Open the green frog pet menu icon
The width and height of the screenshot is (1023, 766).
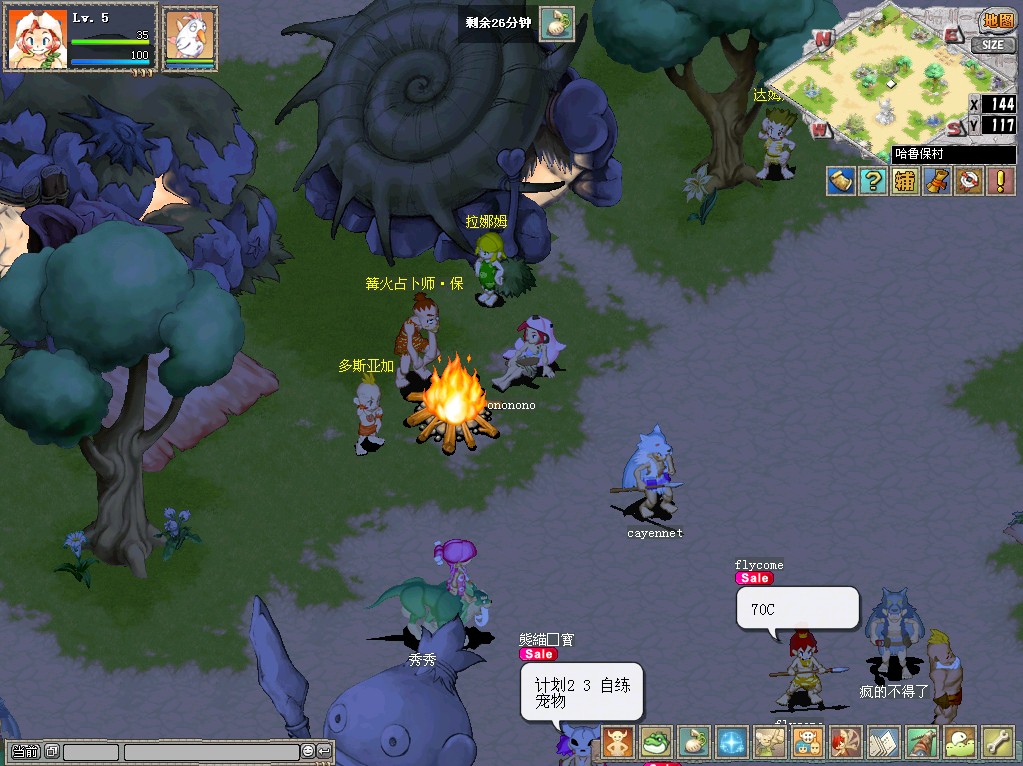(x=656, y=742)
